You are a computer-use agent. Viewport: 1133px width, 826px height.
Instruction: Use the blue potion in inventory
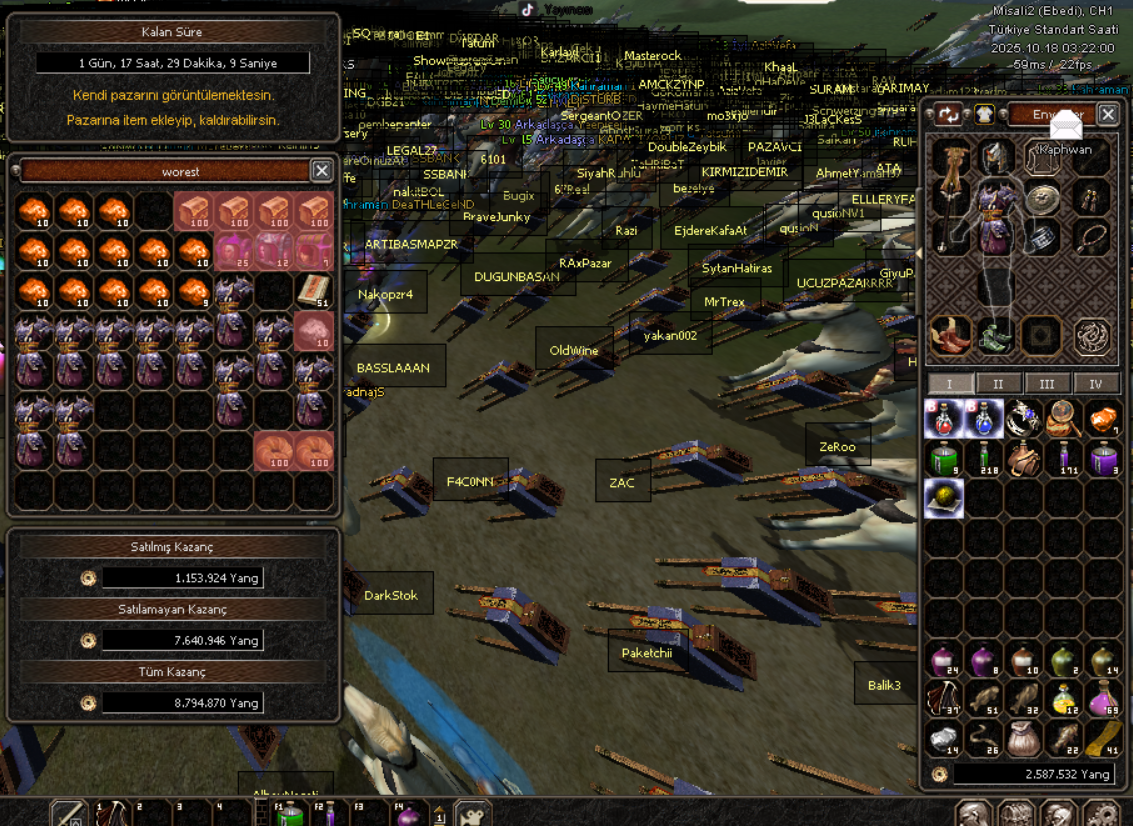tap(984, 419)
